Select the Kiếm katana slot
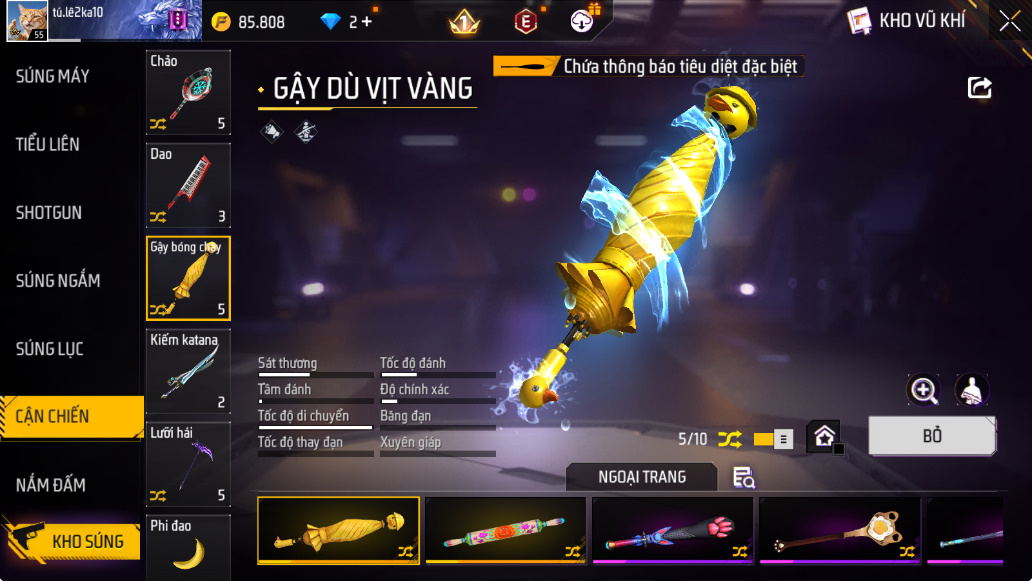 [x=188, y=371]
